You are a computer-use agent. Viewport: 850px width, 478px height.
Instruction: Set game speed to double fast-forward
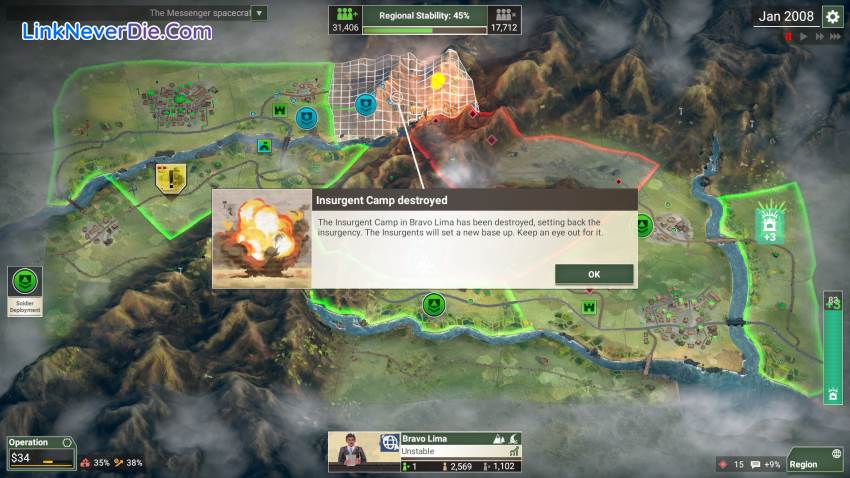coord(817,37)
